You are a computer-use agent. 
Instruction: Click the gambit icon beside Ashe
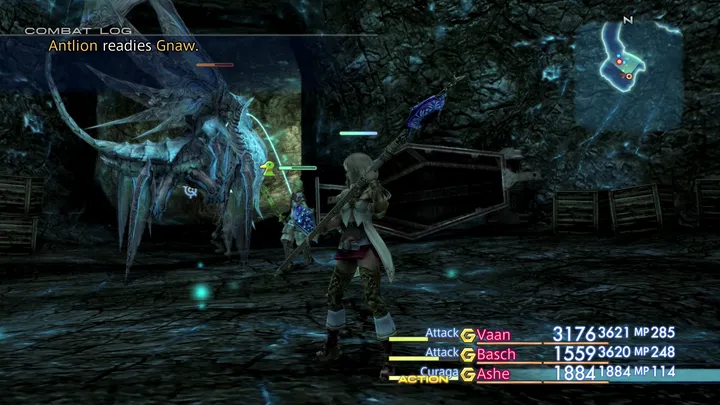click(467, 373)
